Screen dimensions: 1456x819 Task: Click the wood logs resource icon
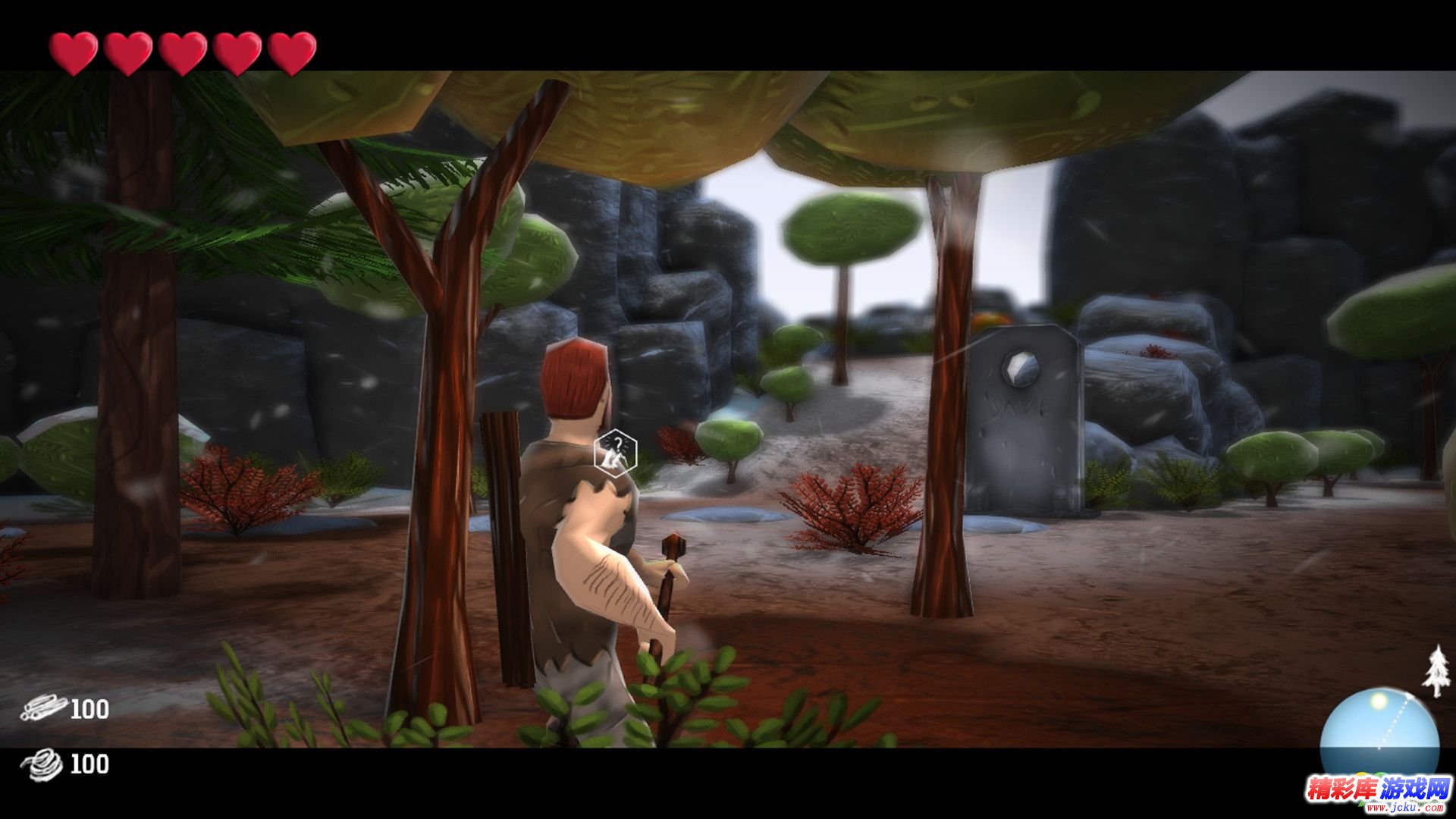click(43, 708)
